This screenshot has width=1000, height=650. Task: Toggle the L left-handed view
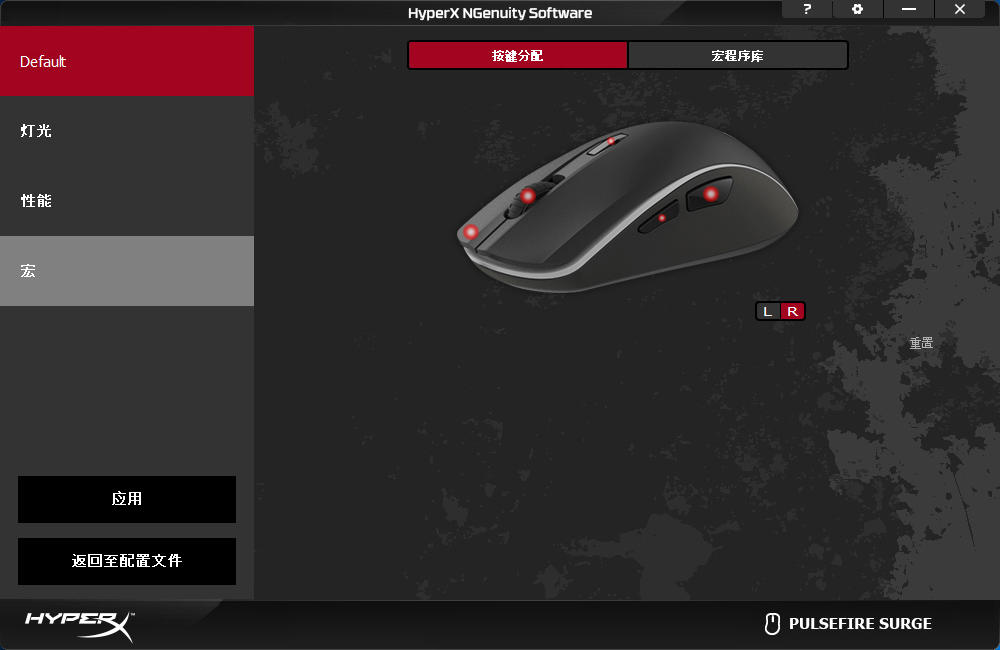click(x=767, y=311)
